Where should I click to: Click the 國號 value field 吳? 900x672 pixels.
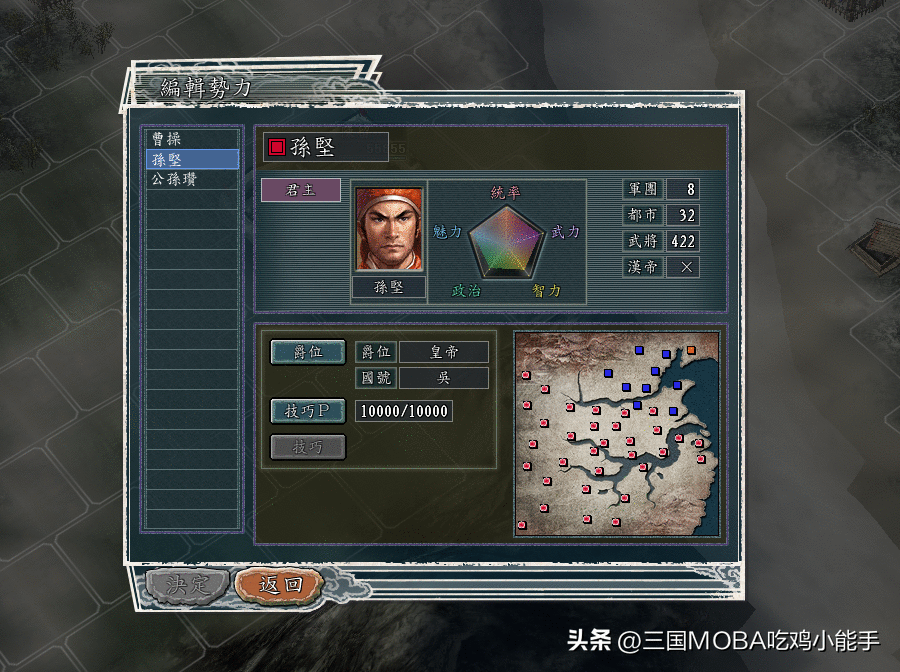[444, 378]
